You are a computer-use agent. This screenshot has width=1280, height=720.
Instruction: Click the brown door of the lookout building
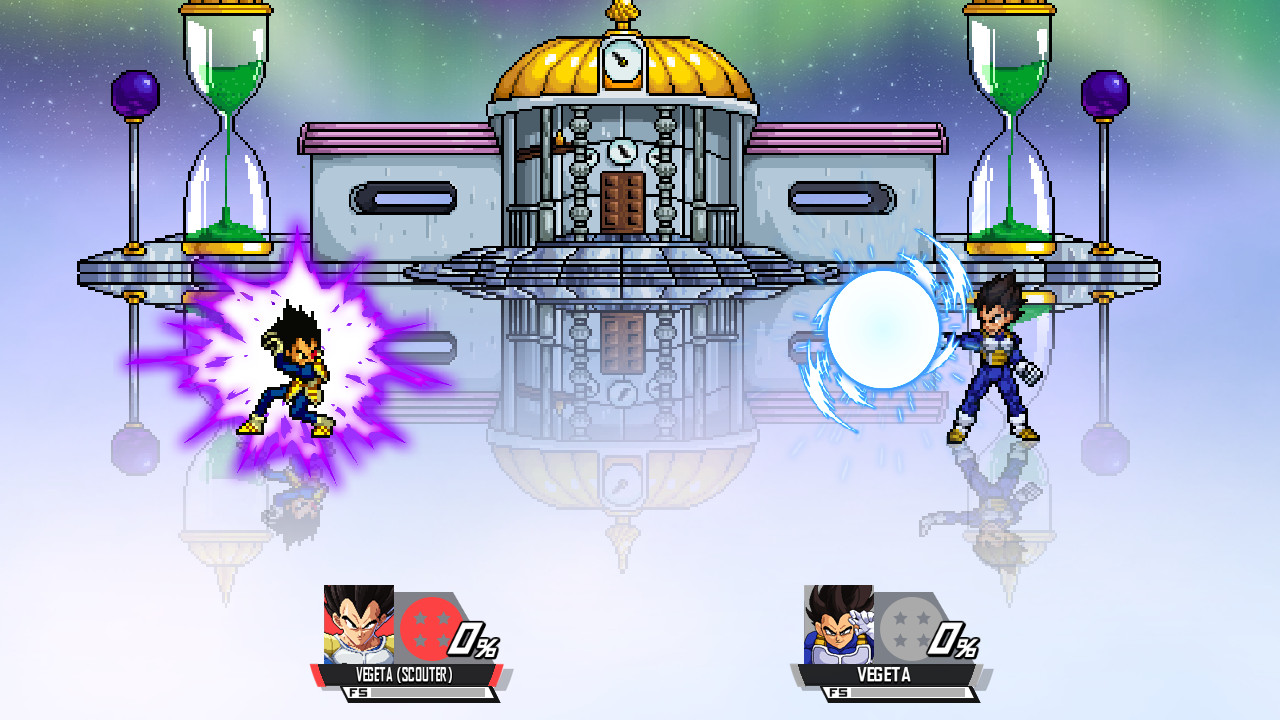click(621, 199)
